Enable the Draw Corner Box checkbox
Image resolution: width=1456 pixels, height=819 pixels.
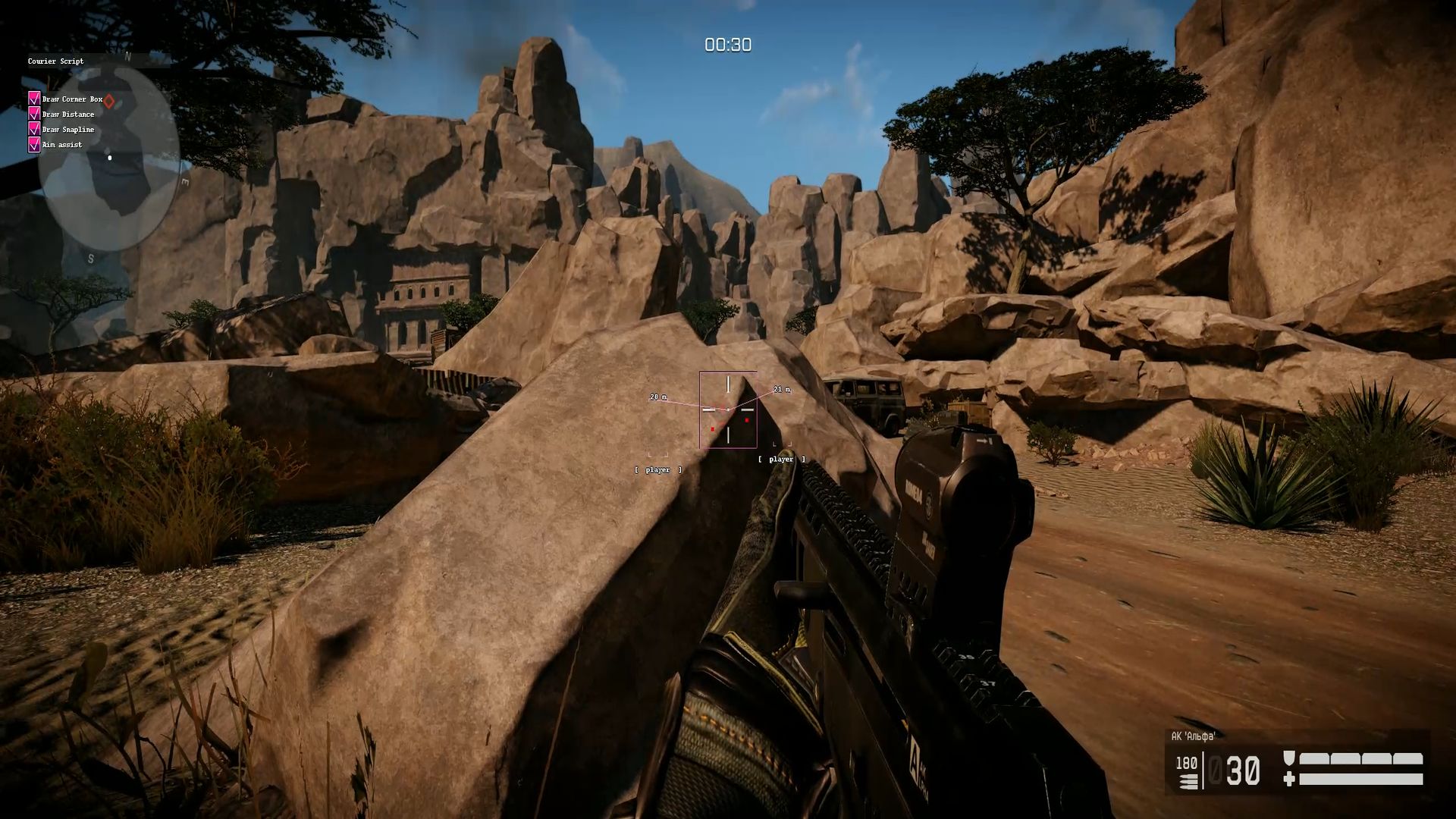pyautogui.click(x=33, y=99)
